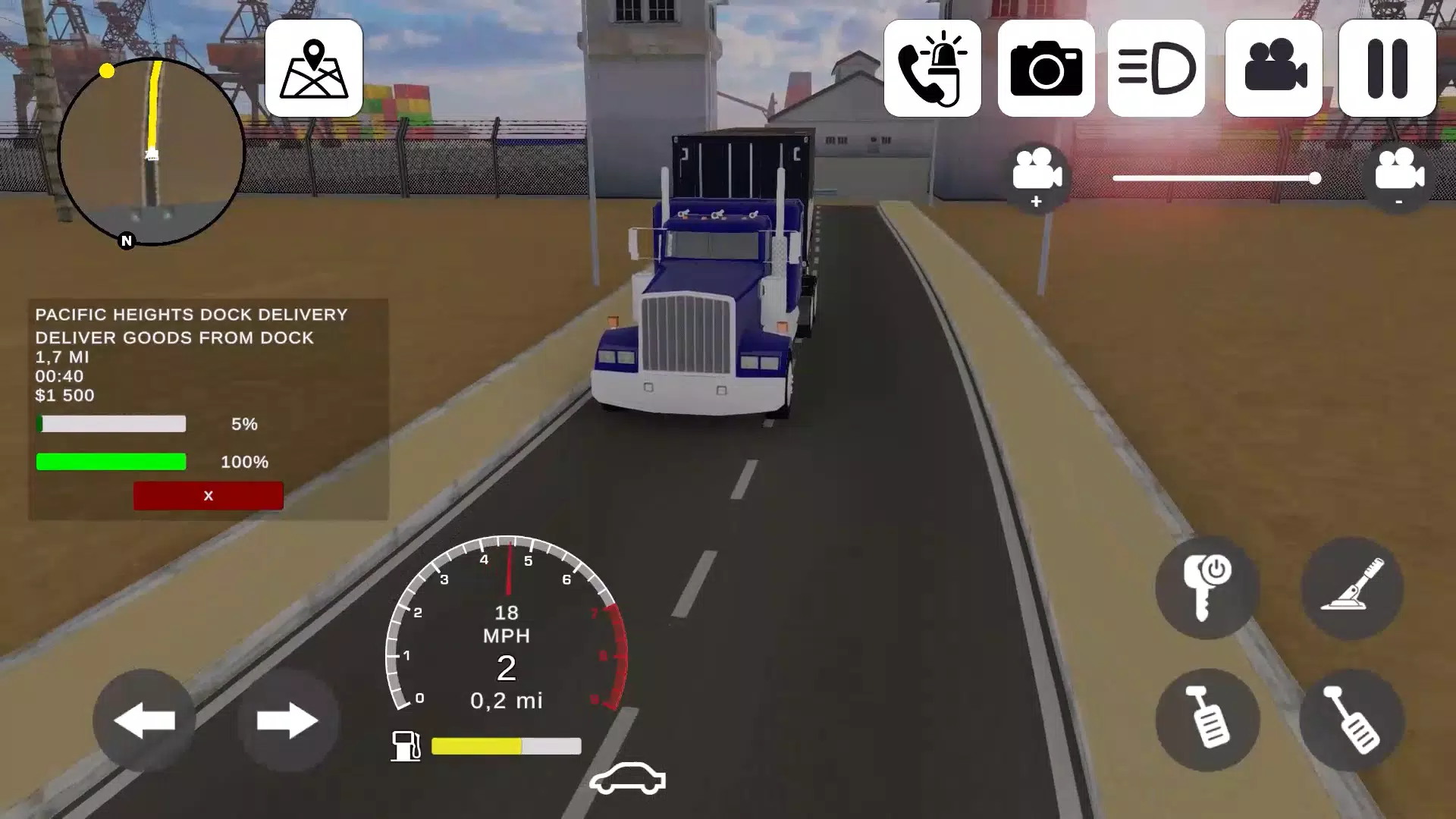Steer left with the left arrow
The width and height of the screenshot is (1456, 819).
pos(144,720)
